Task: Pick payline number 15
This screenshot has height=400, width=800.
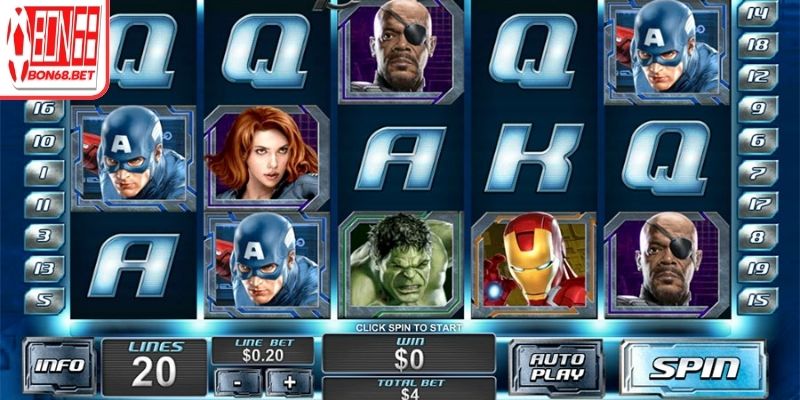Action: point(757,300)
